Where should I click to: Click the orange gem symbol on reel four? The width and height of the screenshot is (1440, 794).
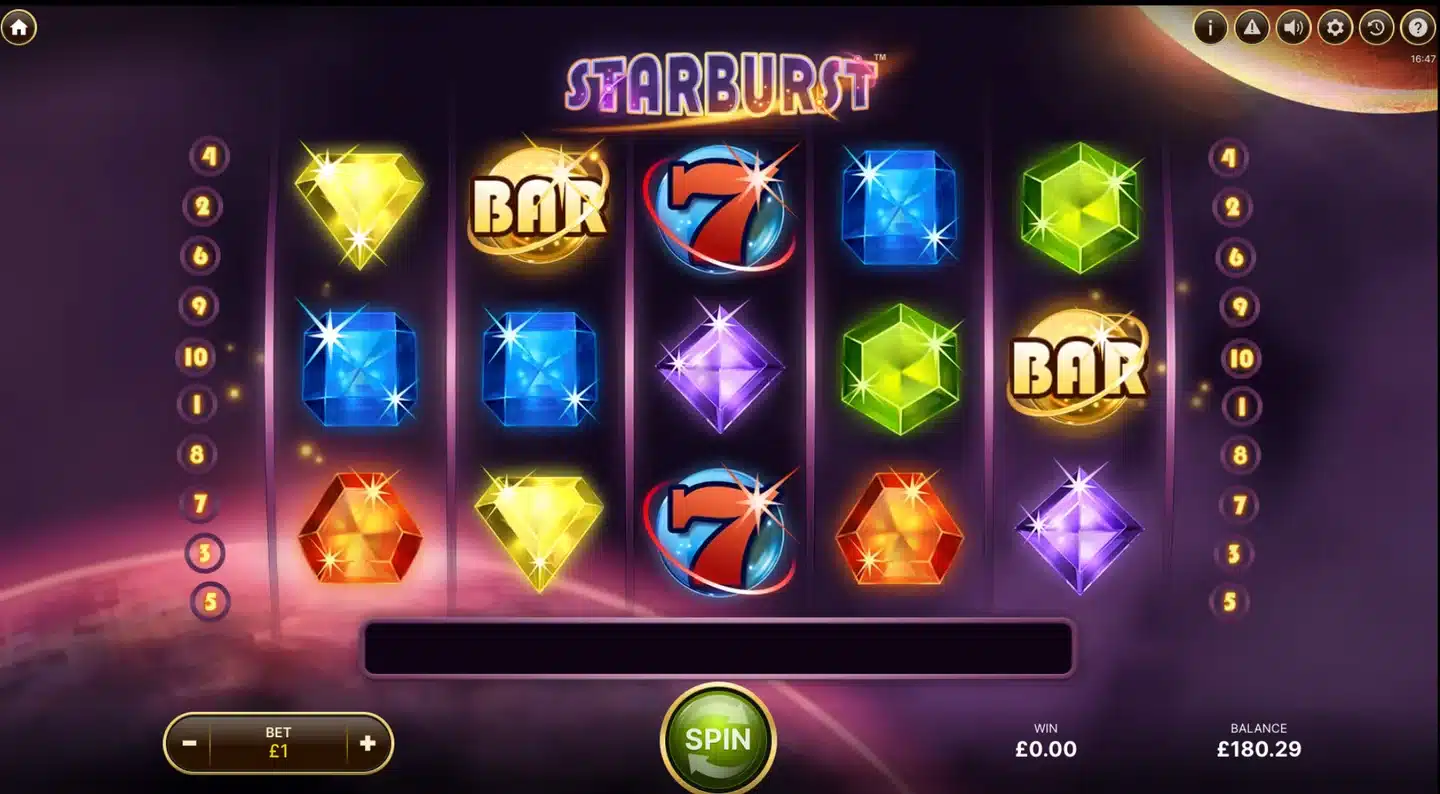(x=898, y=528)
